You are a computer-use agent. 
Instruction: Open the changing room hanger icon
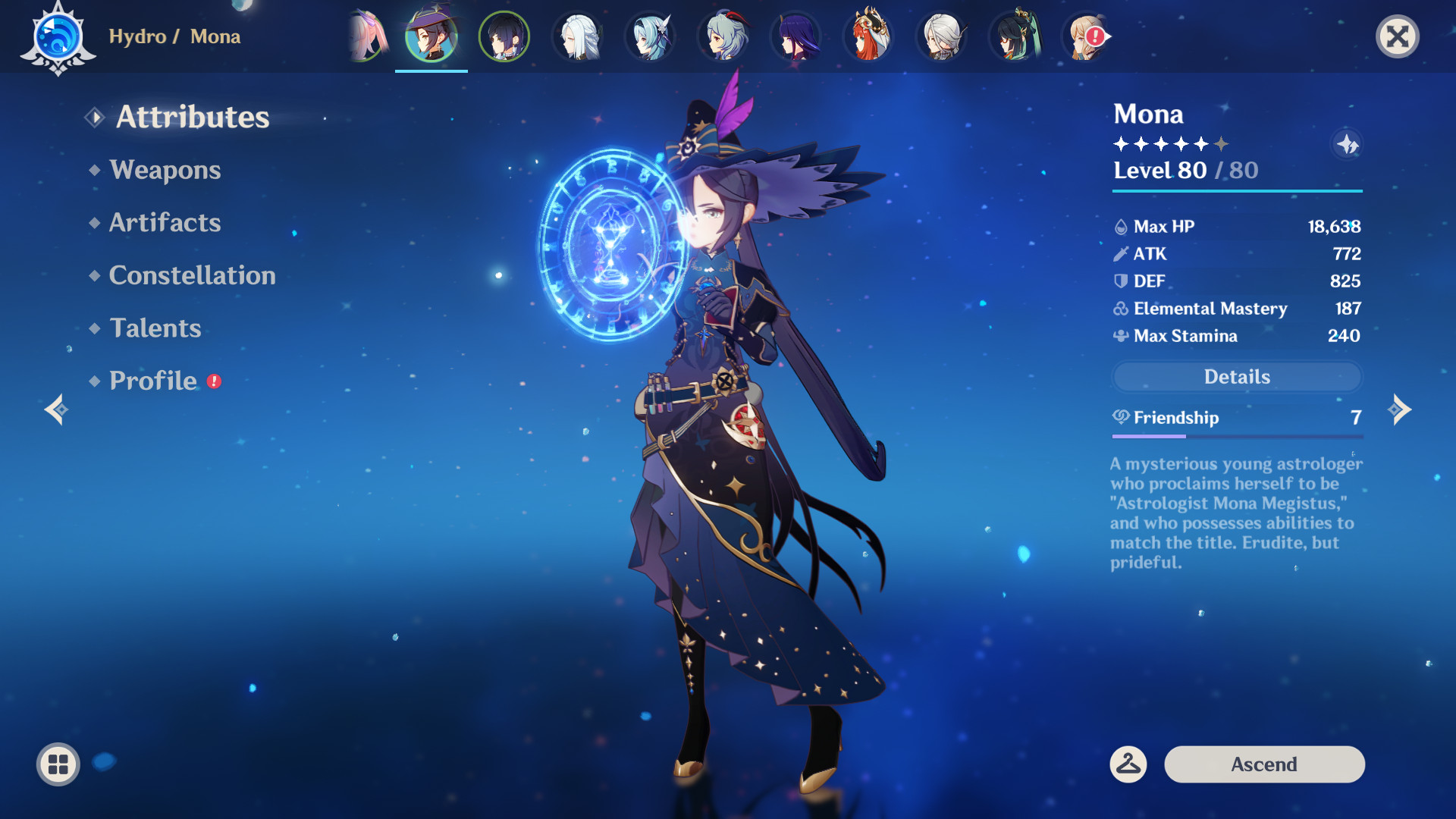(x=1128, y=764)
